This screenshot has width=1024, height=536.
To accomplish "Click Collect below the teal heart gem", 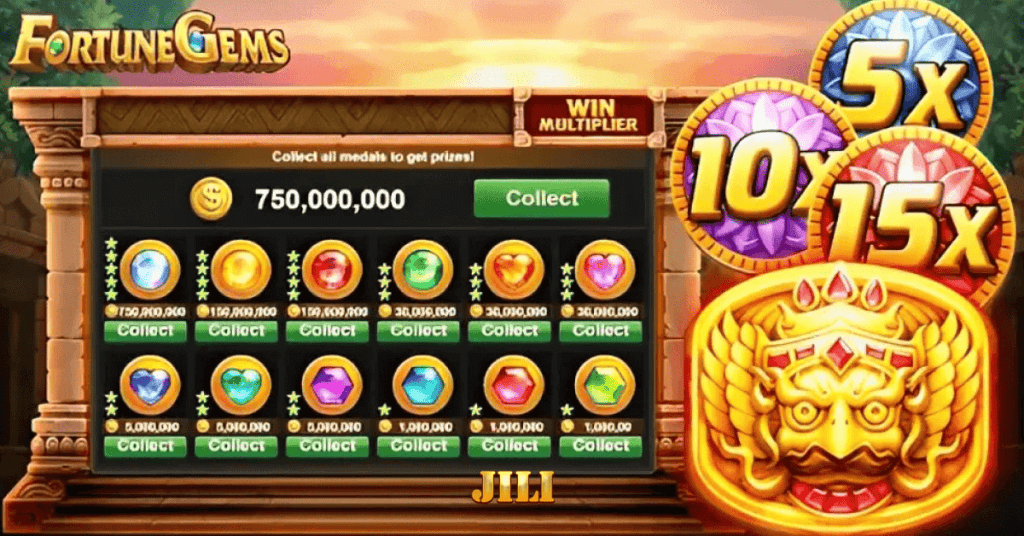I will [236, 446].
